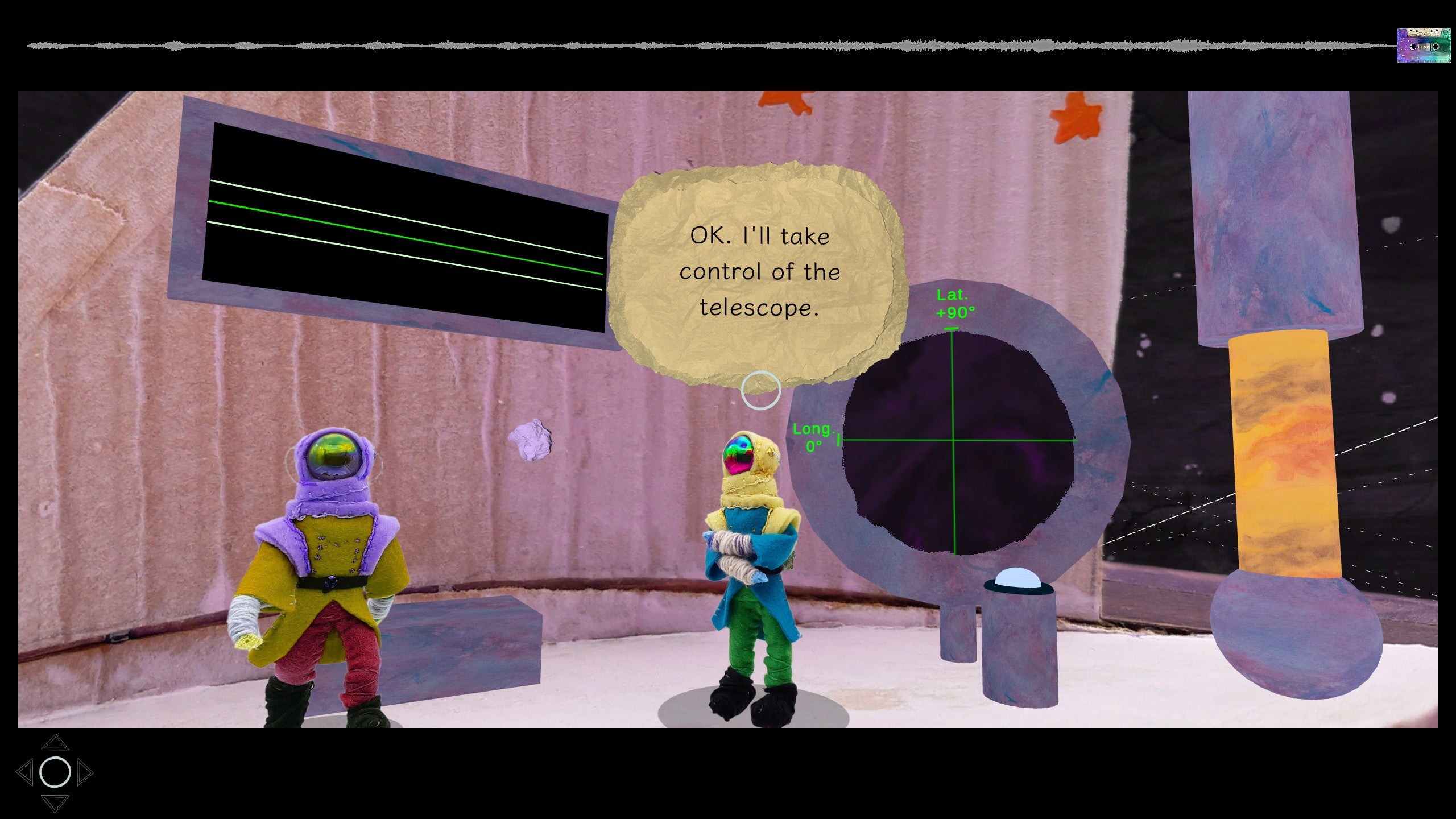Click the audio waveform strip at the top
The height and width of the screenshot is (819, 1456).
point(682,44)
